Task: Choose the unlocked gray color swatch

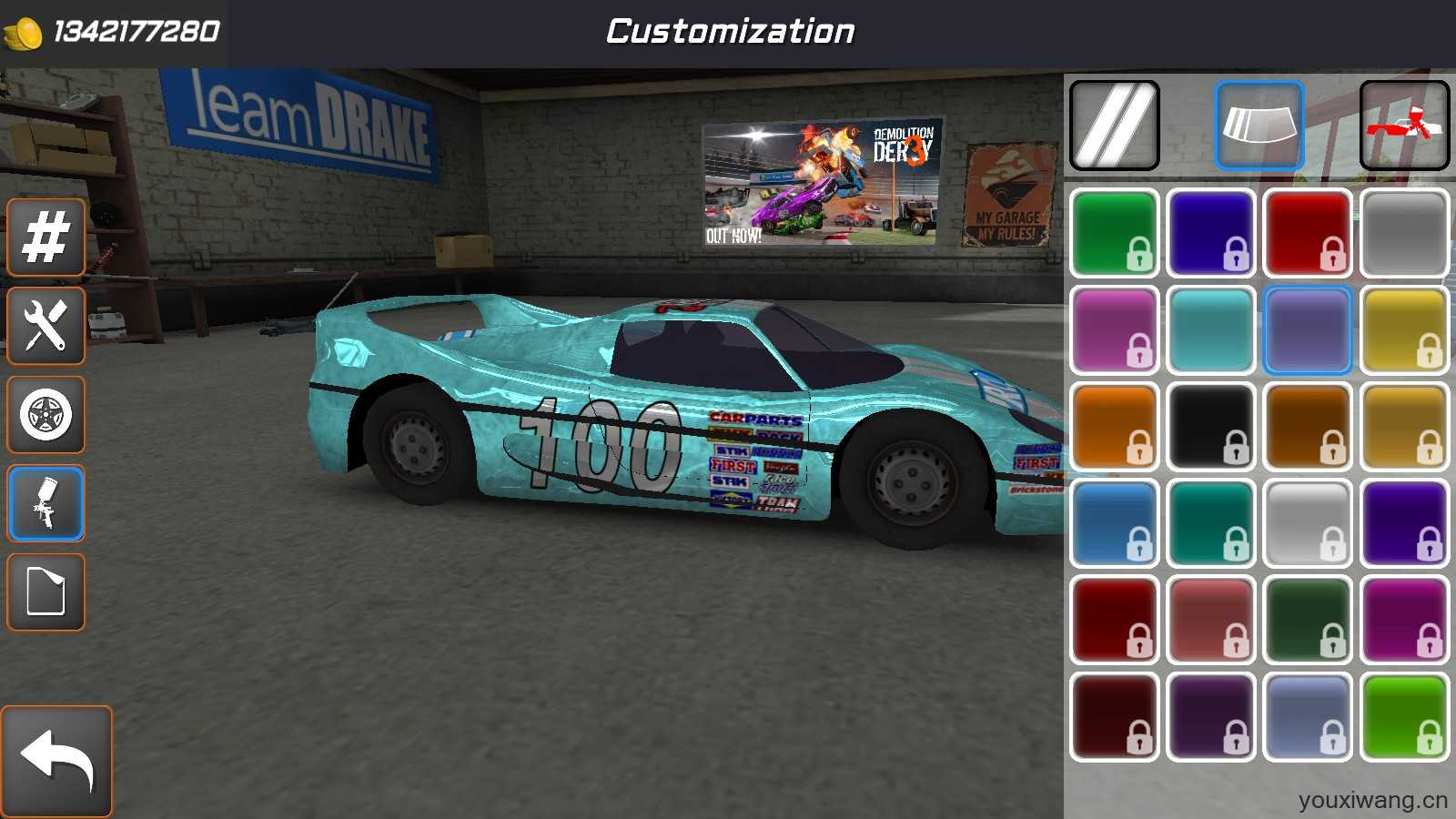Action: 1404,233
